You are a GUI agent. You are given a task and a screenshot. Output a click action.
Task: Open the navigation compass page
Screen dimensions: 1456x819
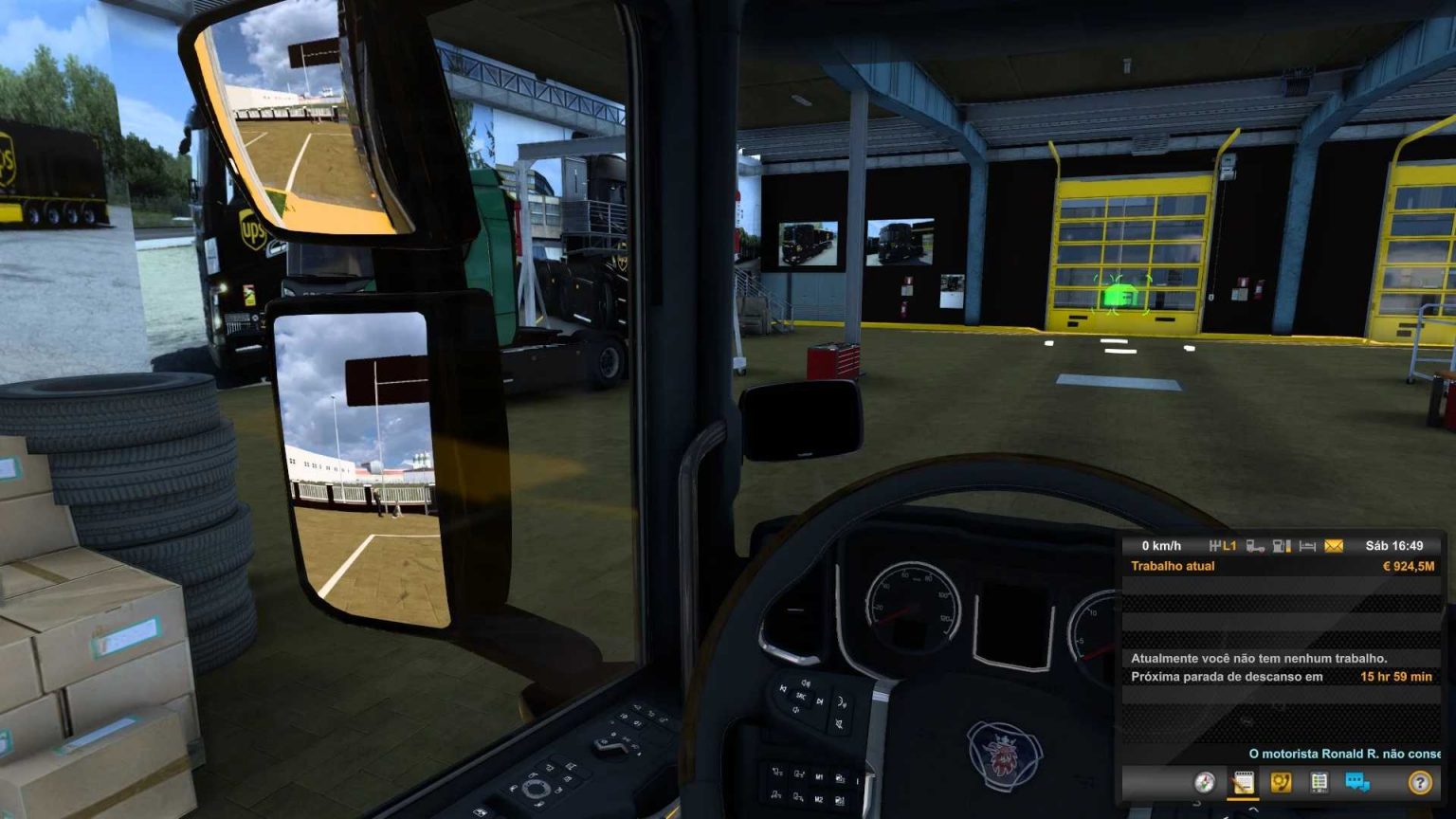click(x=1205, y=783)
